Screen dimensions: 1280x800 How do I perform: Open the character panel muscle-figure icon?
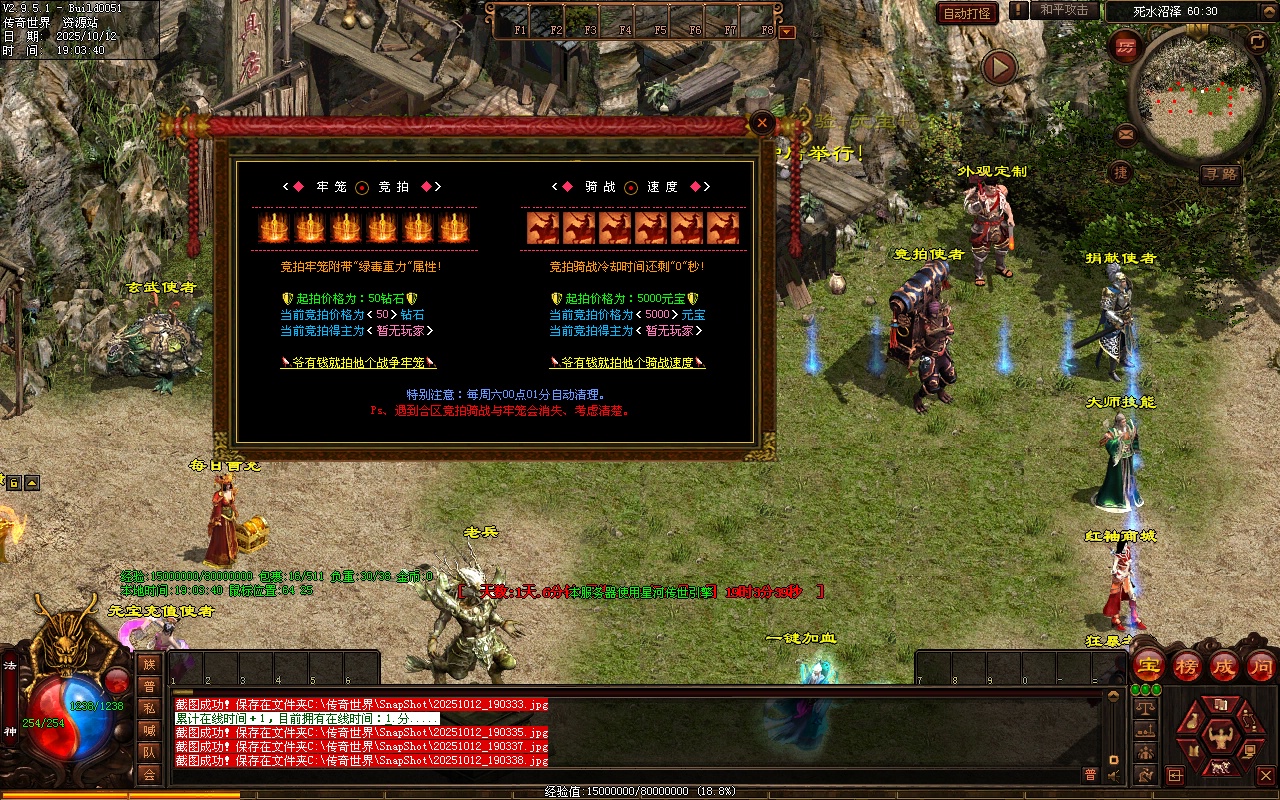(1219, 738)
